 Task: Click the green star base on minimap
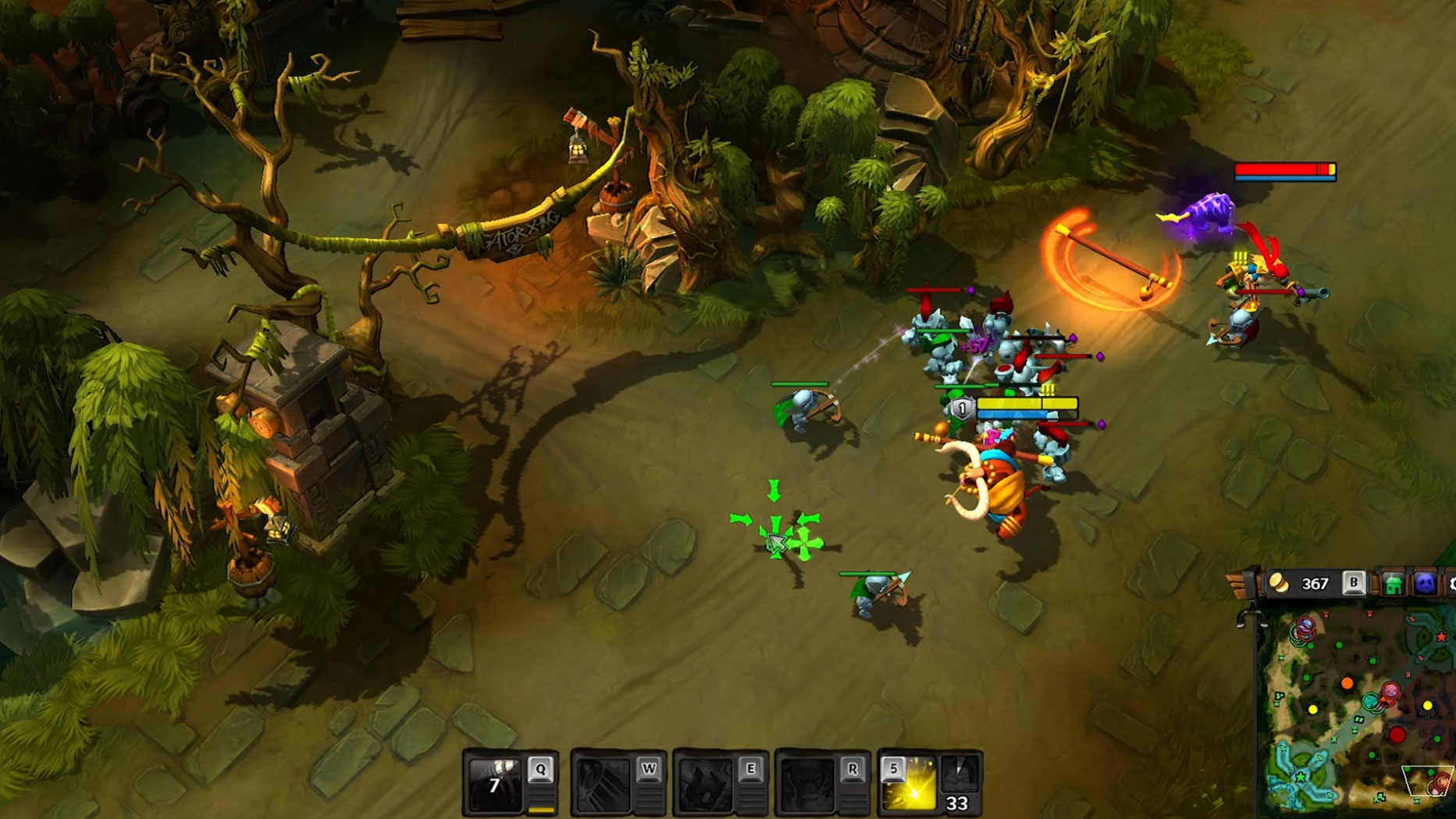[1301, 777]
